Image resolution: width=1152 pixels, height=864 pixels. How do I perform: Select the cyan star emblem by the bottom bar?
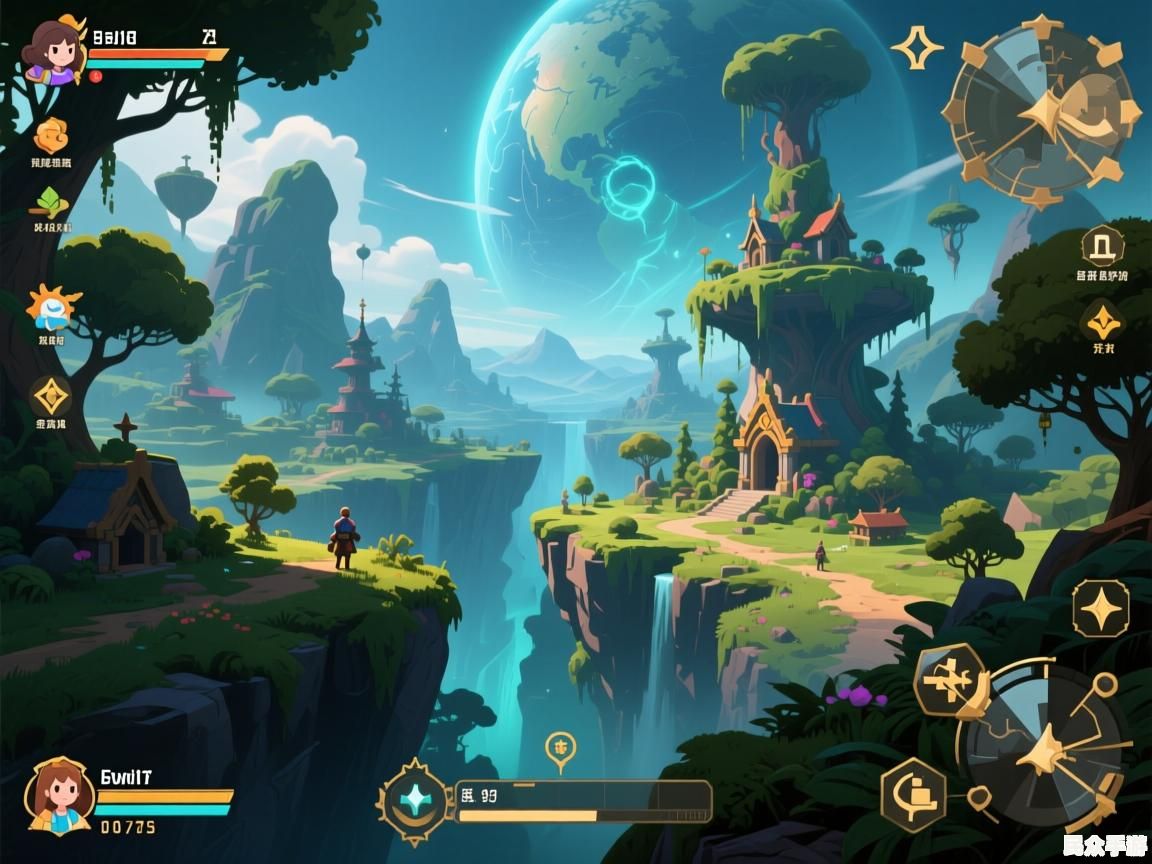click(415, 800)
